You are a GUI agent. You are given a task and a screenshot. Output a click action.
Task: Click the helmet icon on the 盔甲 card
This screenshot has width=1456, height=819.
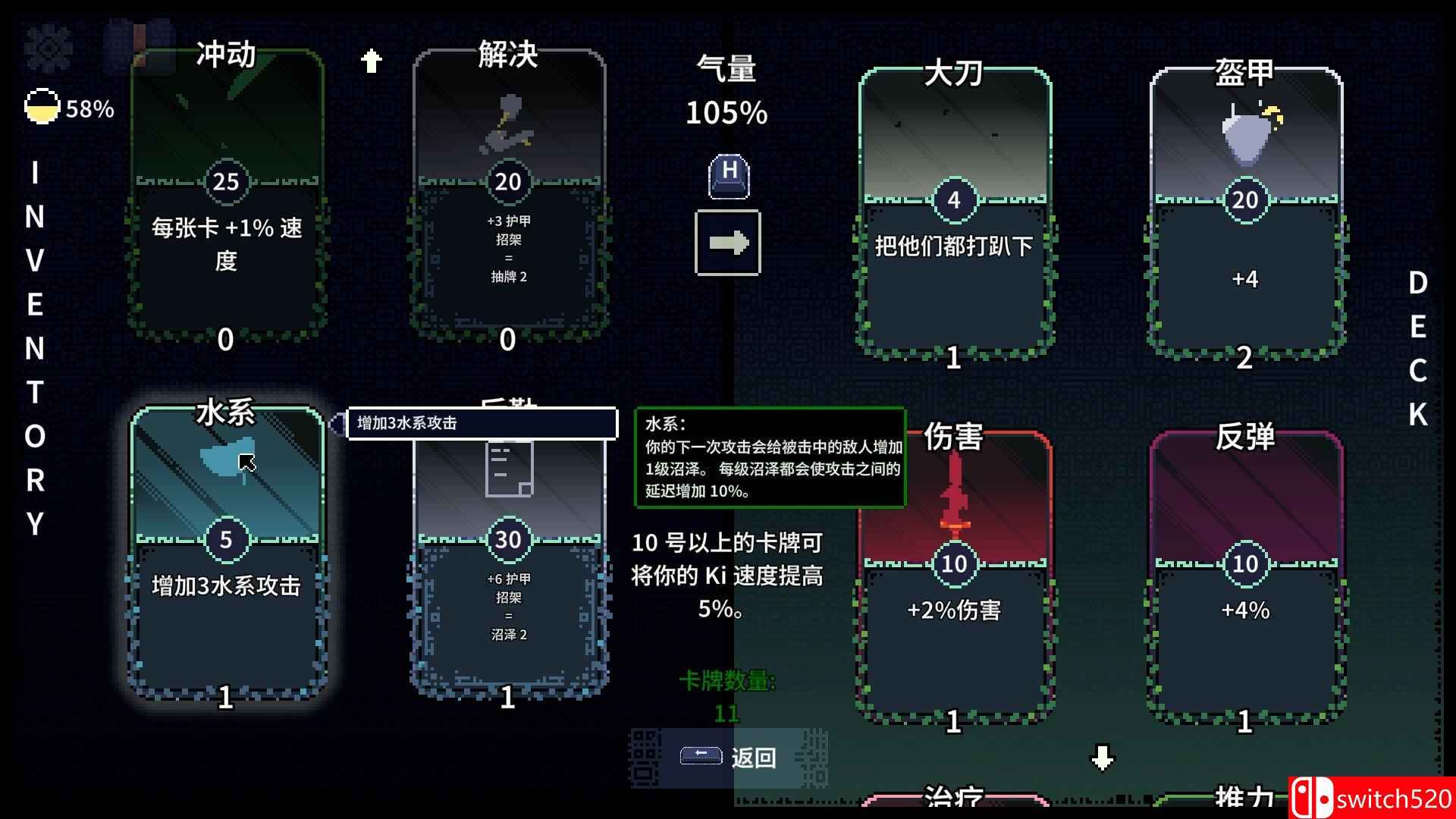click(x=1247, y=133)
